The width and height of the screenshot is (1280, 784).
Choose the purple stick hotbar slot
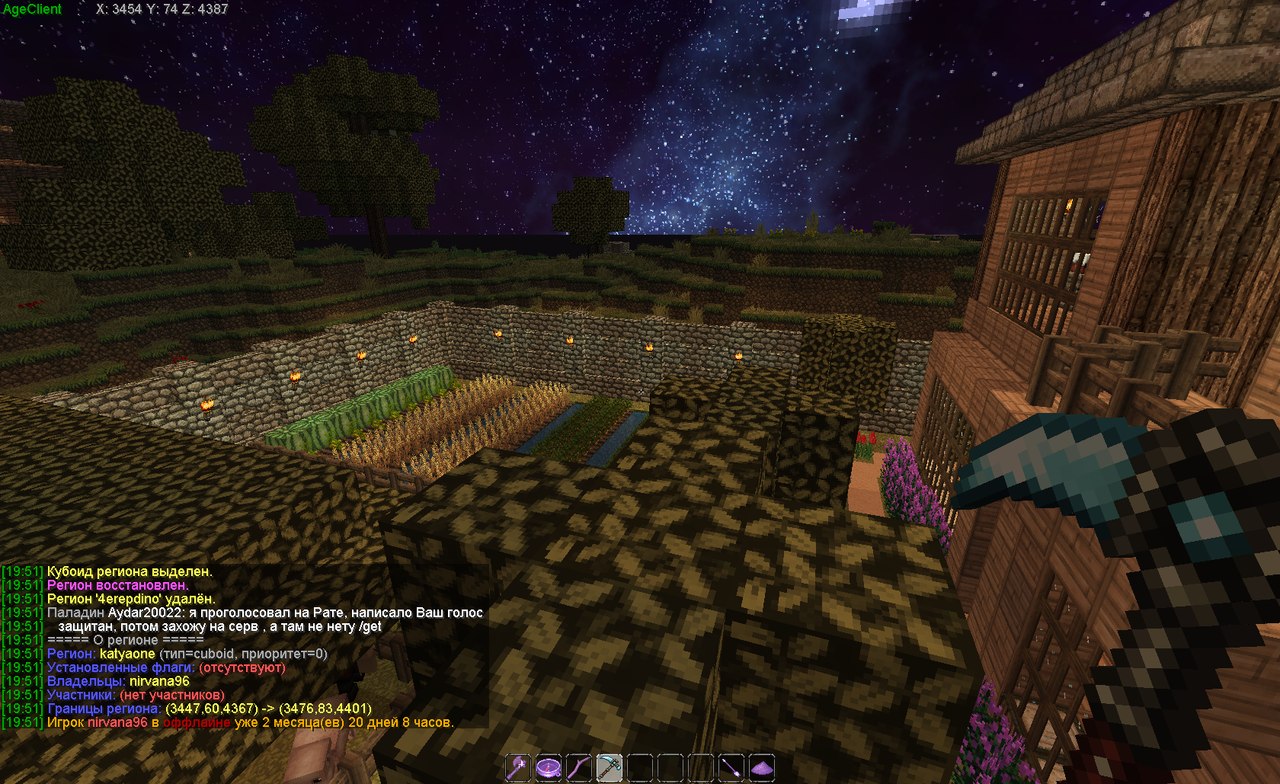579,768
